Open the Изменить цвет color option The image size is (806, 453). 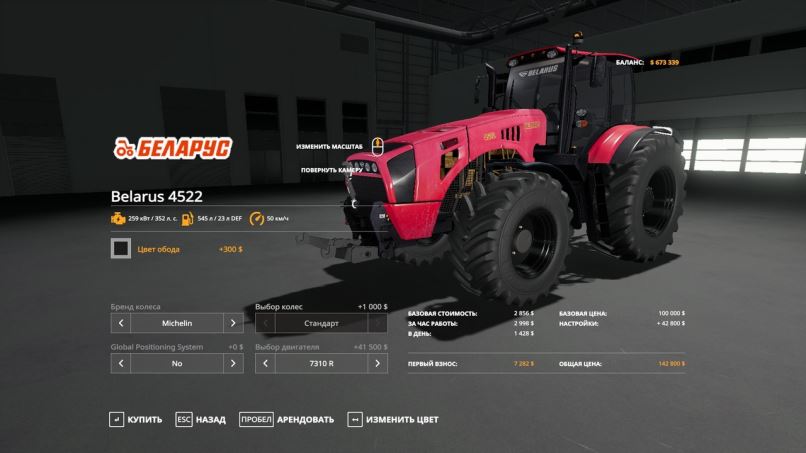click(393, 420)
